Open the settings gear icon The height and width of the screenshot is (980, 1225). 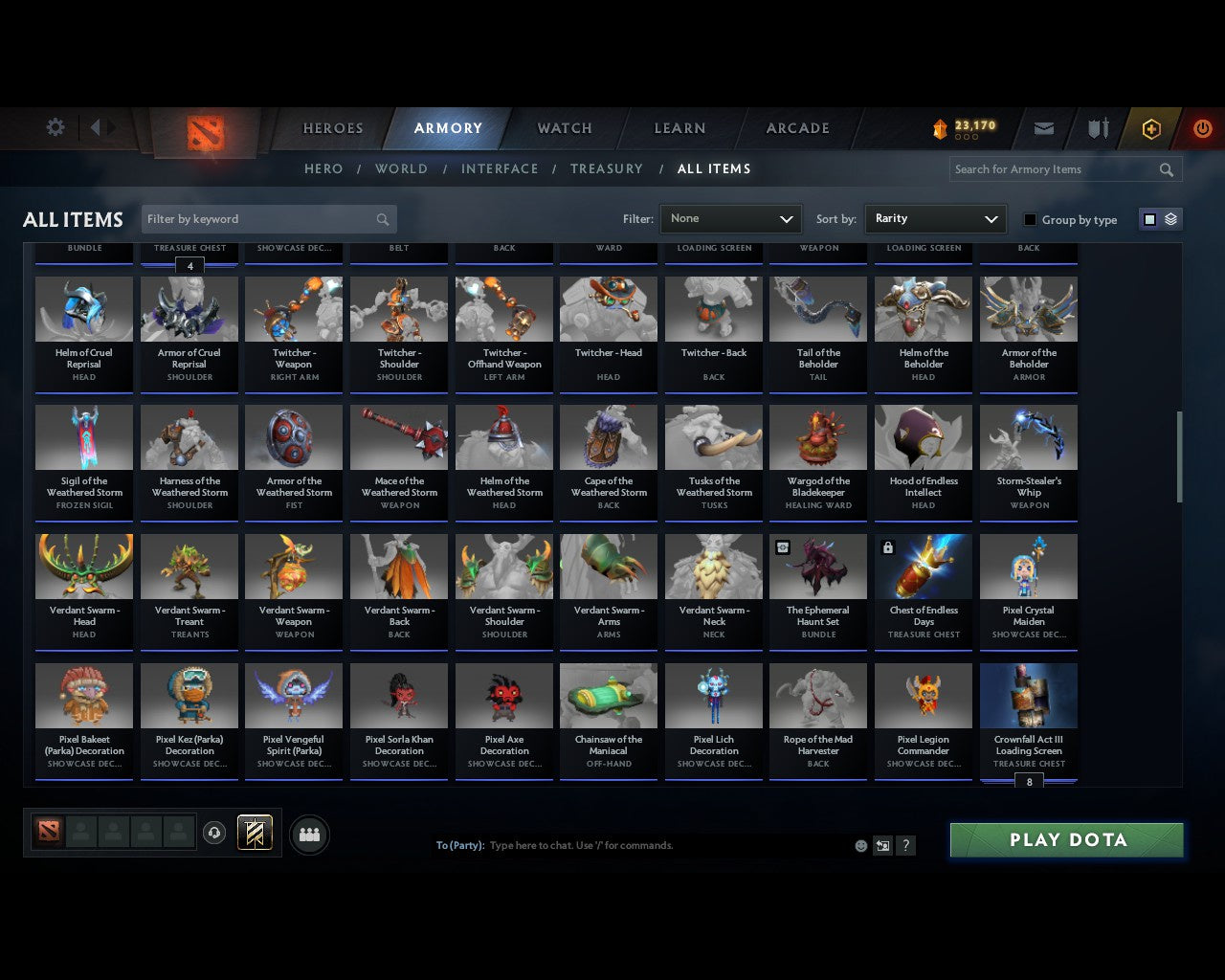(x=55, y=126)
